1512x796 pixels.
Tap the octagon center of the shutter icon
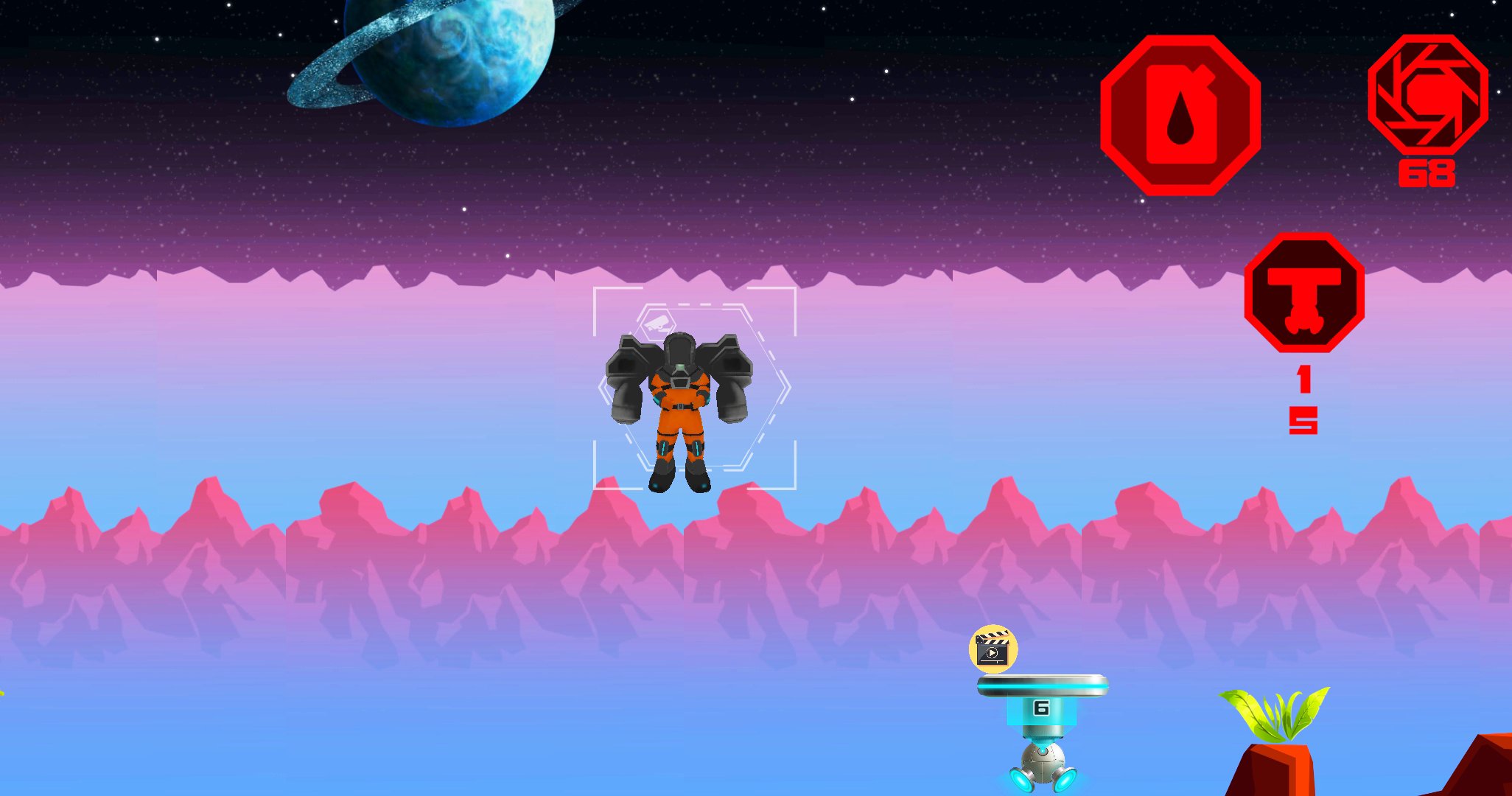tap(1428, 96)
